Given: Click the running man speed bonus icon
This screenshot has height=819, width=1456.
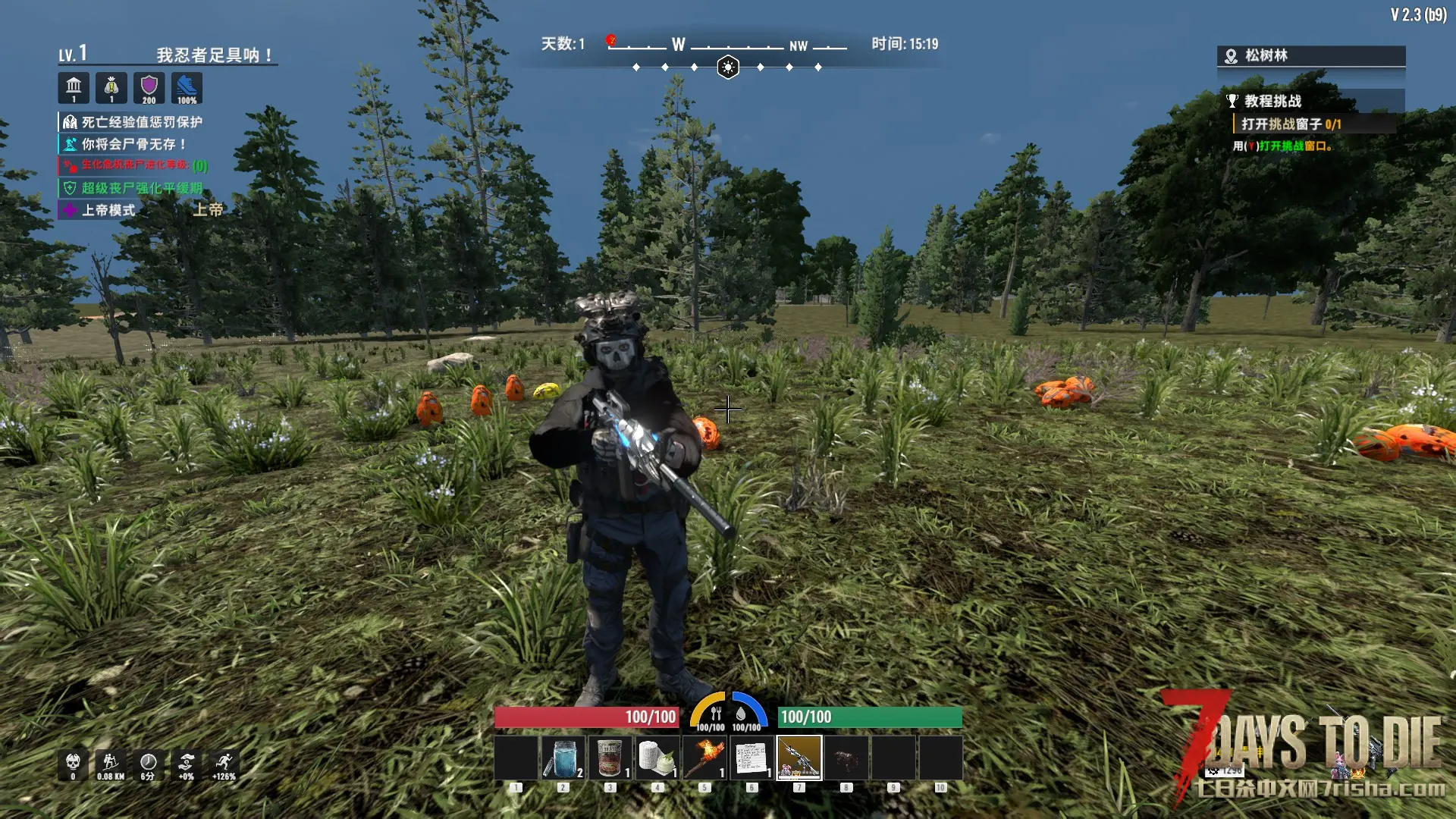Looking at the screenshot, I should tap(224, 764).
